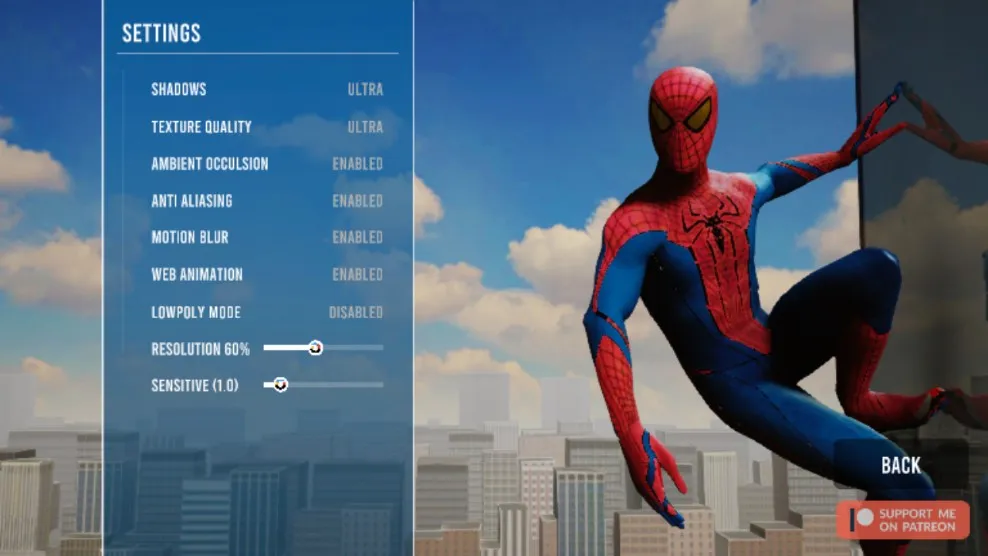
Task: Go back with the Back button
Action: click(900, 465)
